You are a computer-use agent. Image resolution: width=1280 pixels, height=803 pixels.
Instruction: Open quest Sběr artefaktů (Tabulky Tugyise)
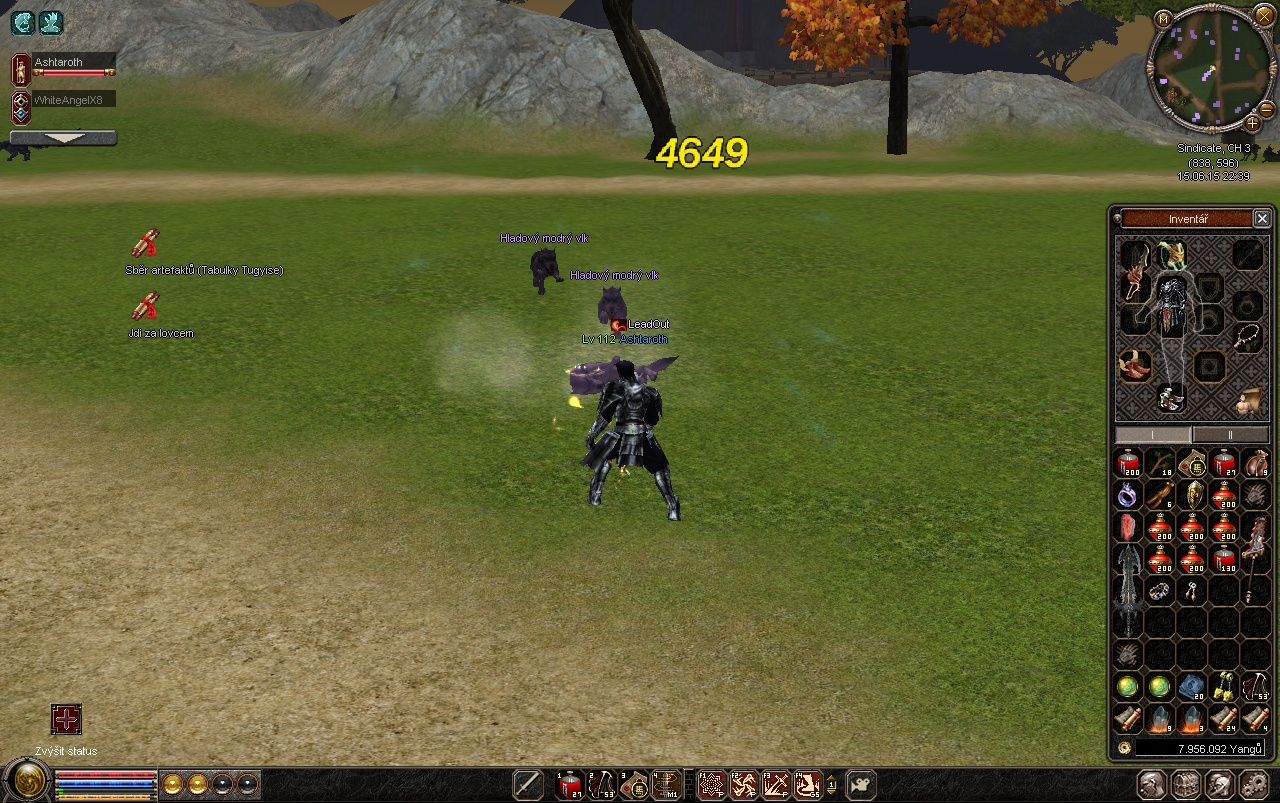(x=146, y=244)
